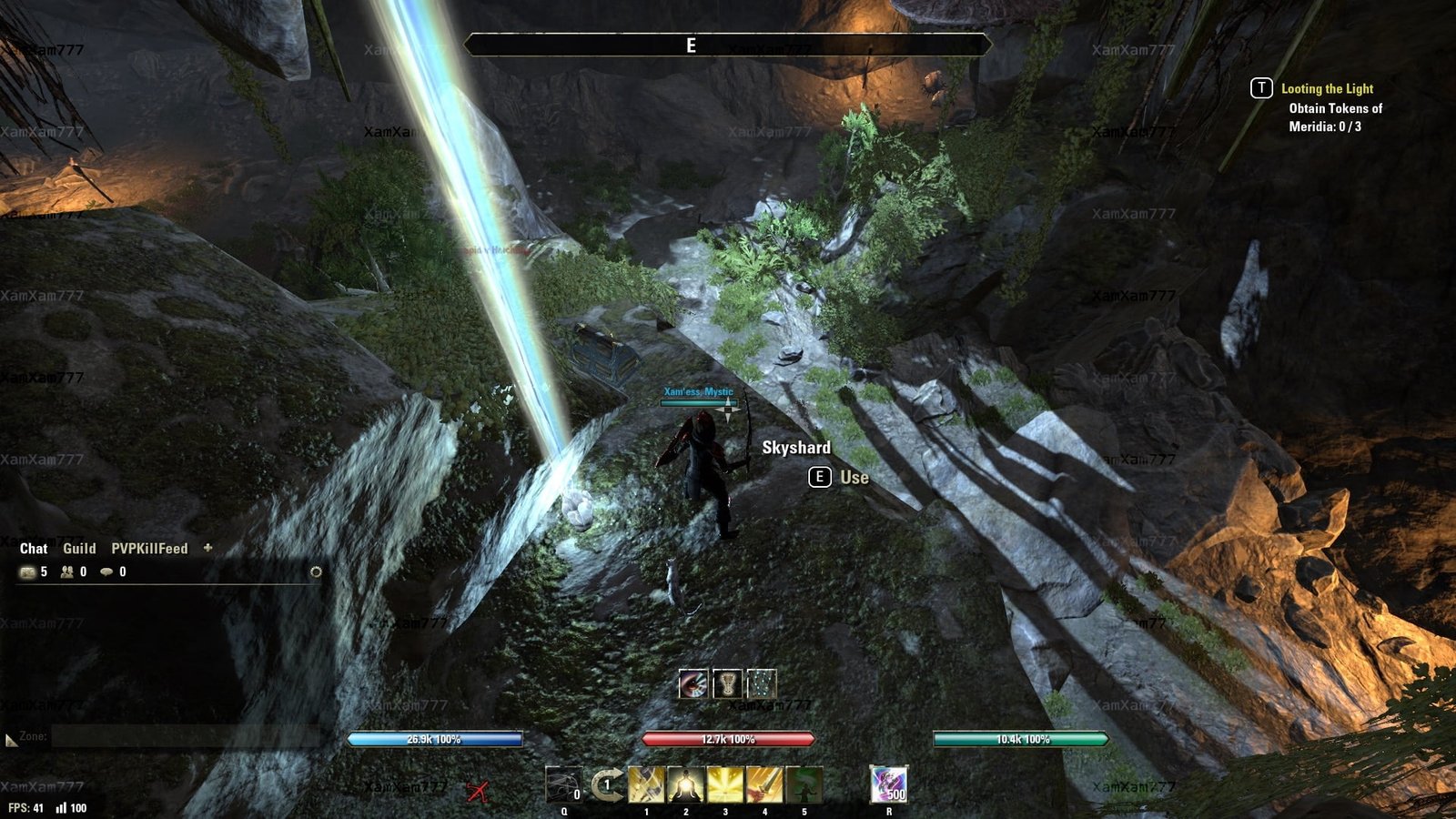The image size is (1456, 819).
Task: Open the chat channel selector arrow
Action: (11, 741)
